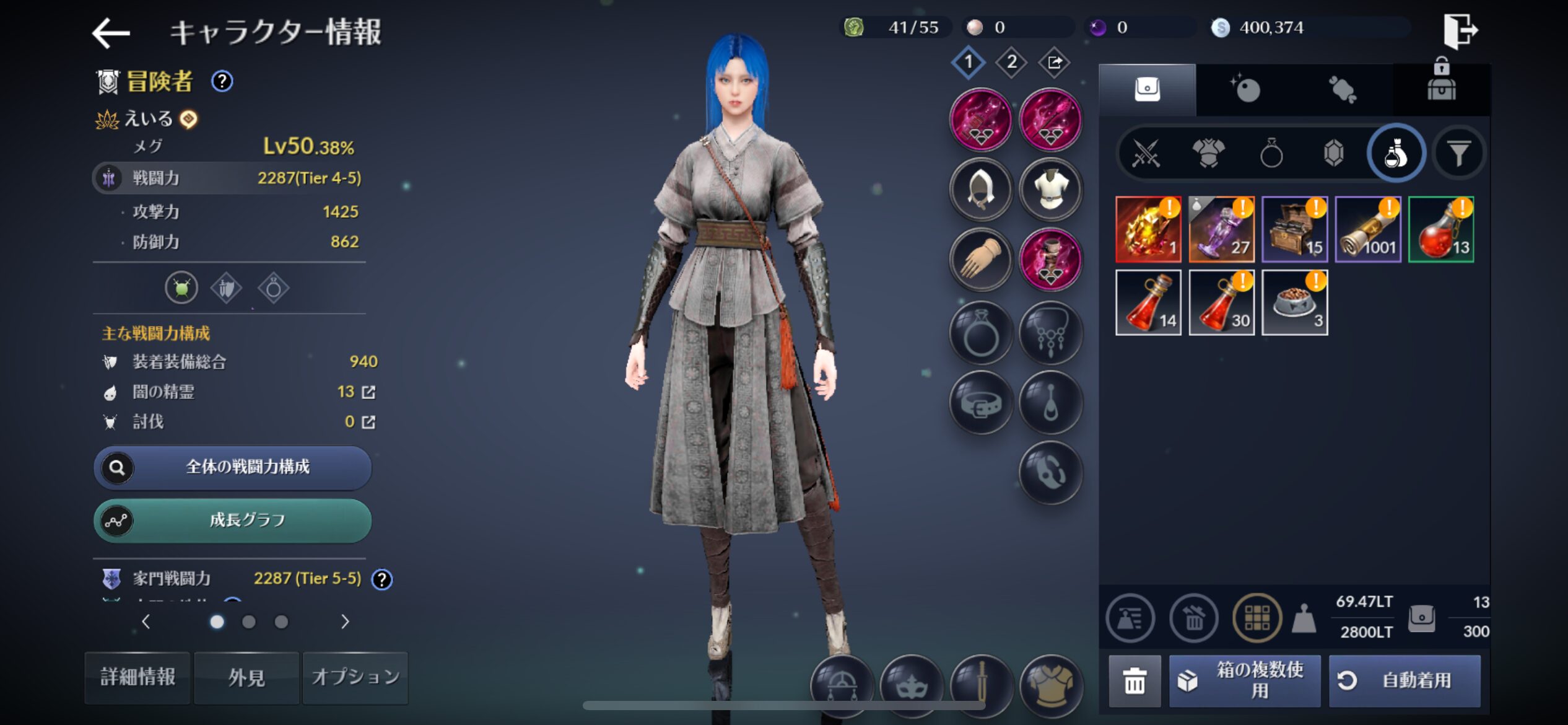Switch to the 外見 appearance tab

pyautogui.click(x=246, y=677)
